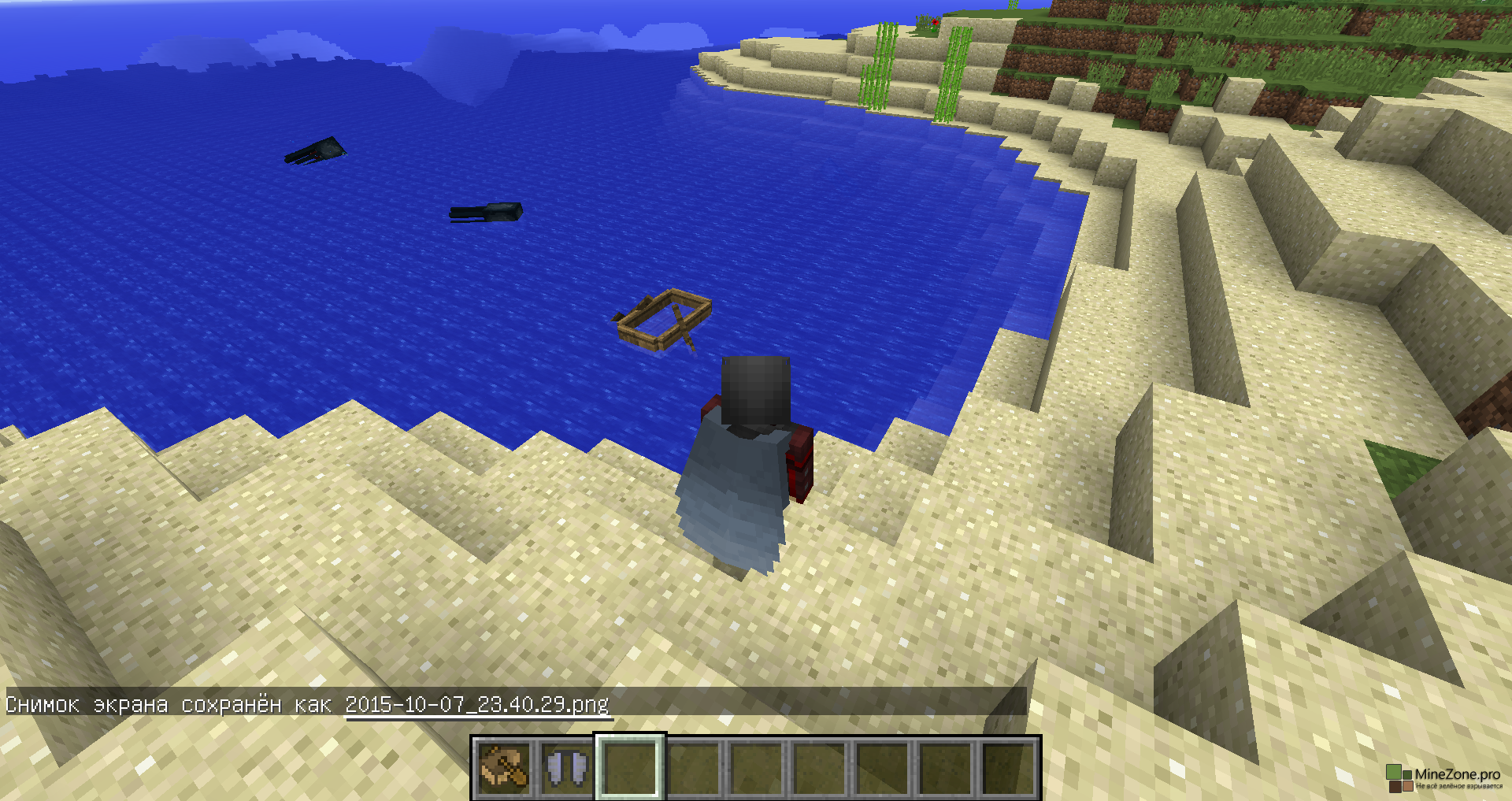Open the saved screenshot filename link

476,704
